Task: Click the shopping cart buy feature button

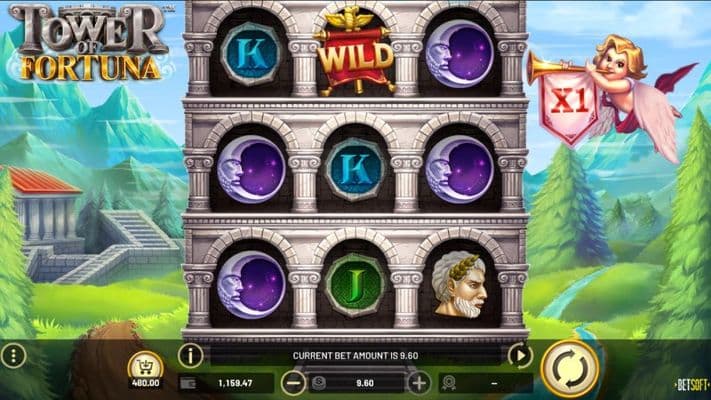Action: (146, 367)
